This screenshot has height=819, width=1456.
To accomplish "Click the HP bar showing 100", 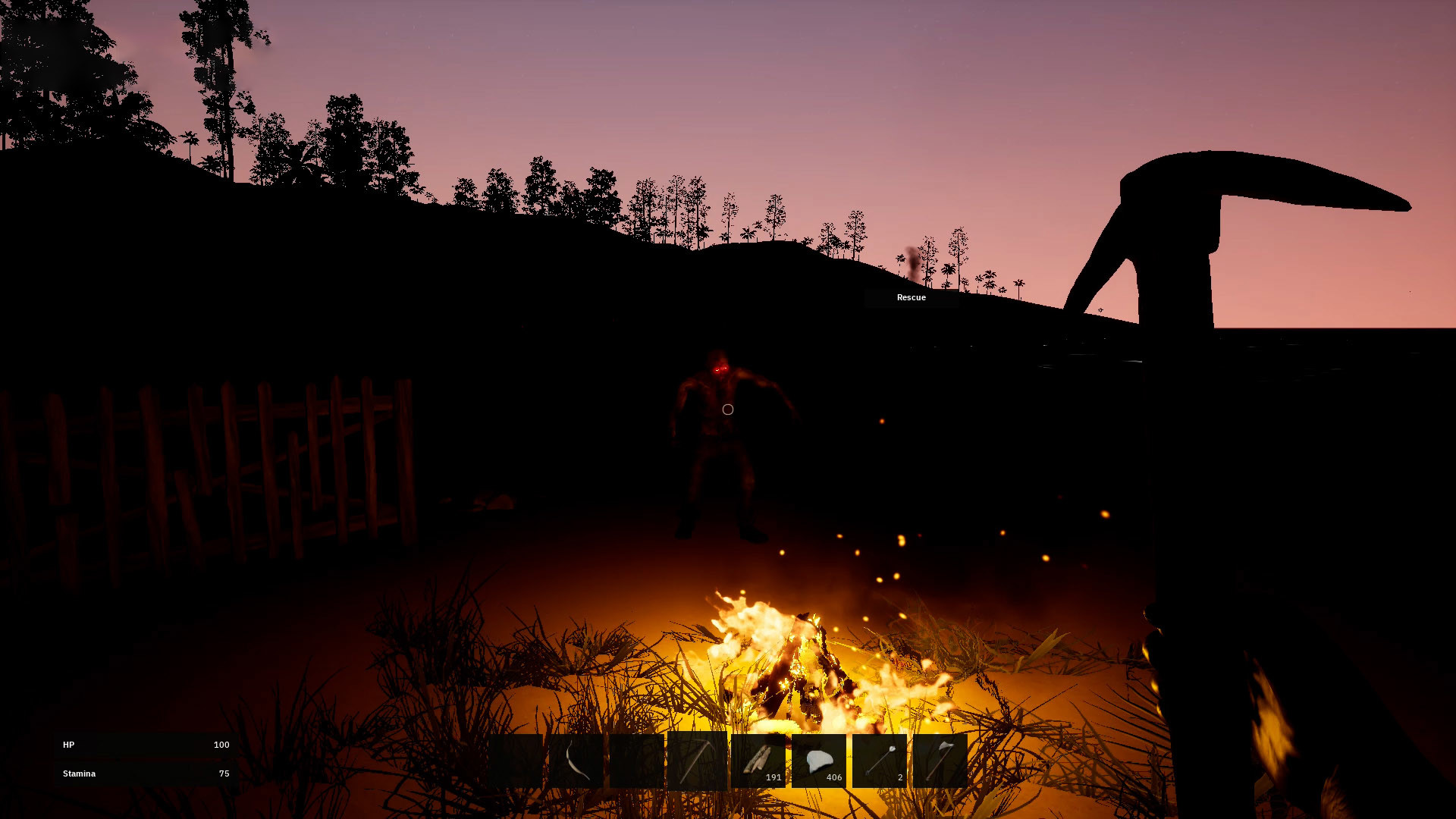I will 144,745.
